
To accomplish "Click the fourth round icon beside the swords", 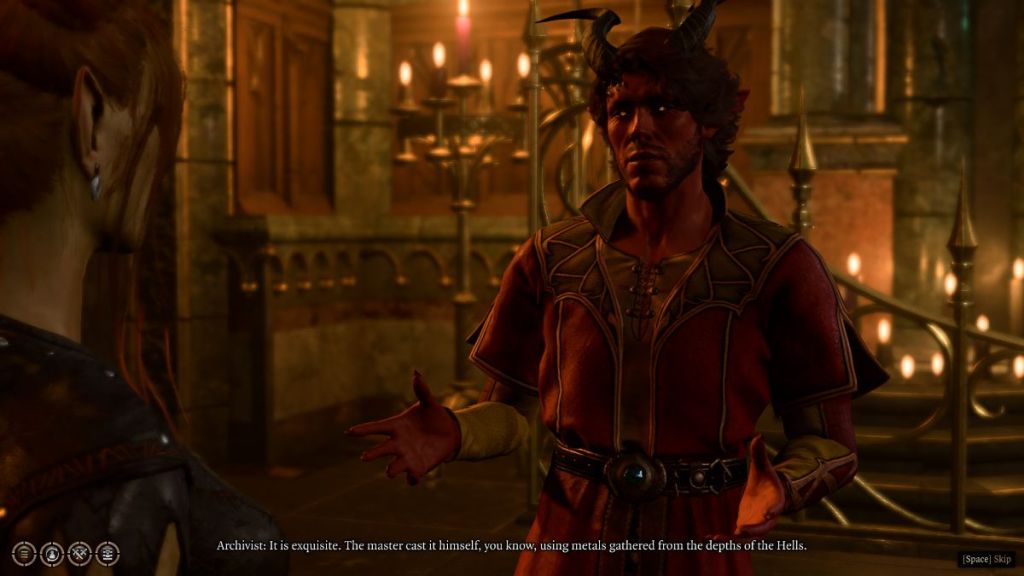I will (107, 554).
